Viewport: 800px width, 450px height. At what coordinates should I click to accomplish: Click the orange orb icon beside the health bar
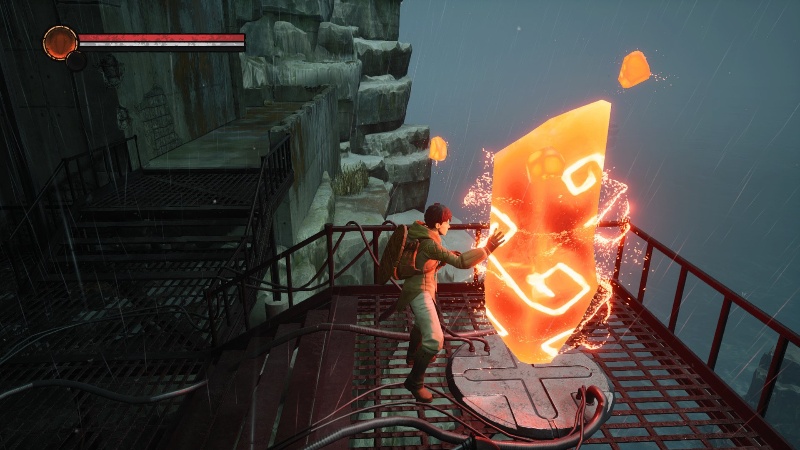click(60, 42)
